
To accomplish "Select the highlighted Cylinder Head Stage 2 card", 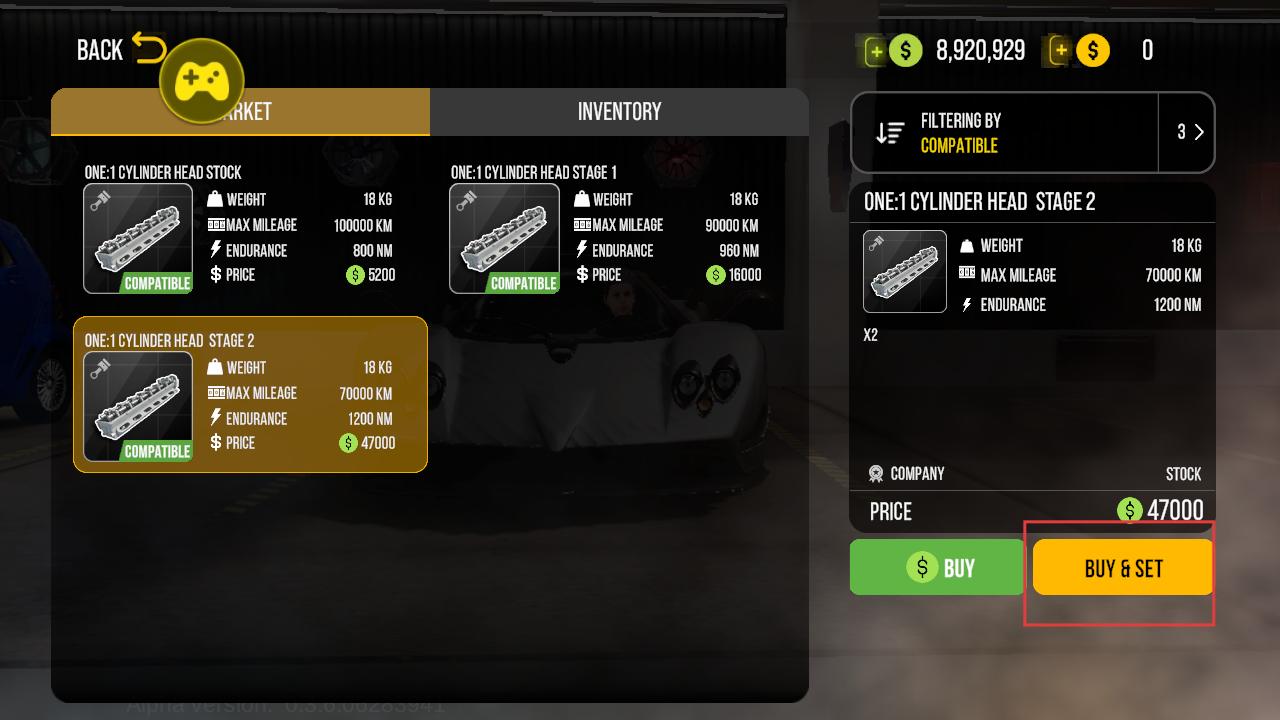I will pos(250,395).
